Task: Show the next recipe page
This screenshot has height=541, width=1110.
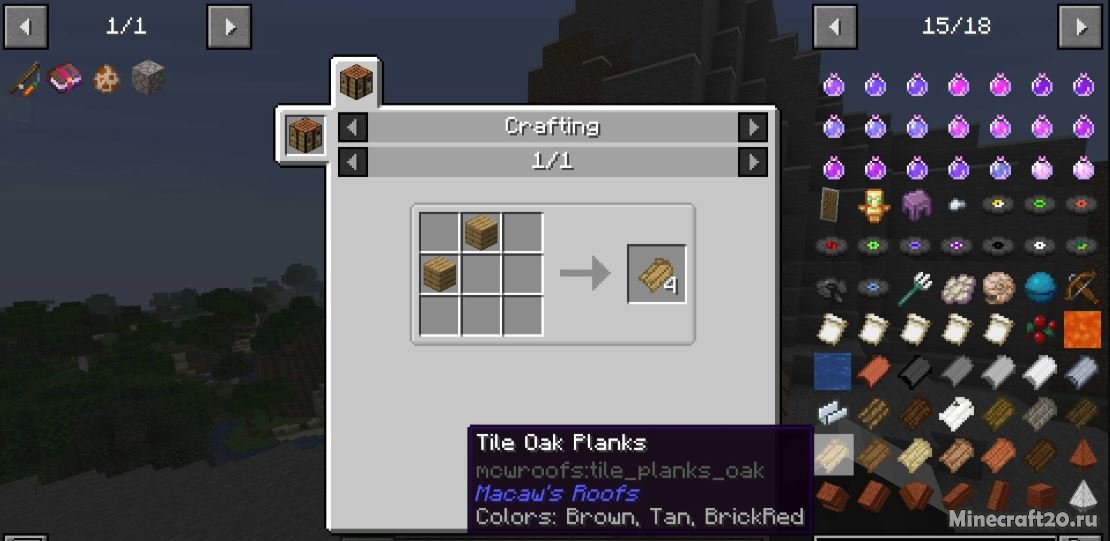Action: click(x=752, y=161)
